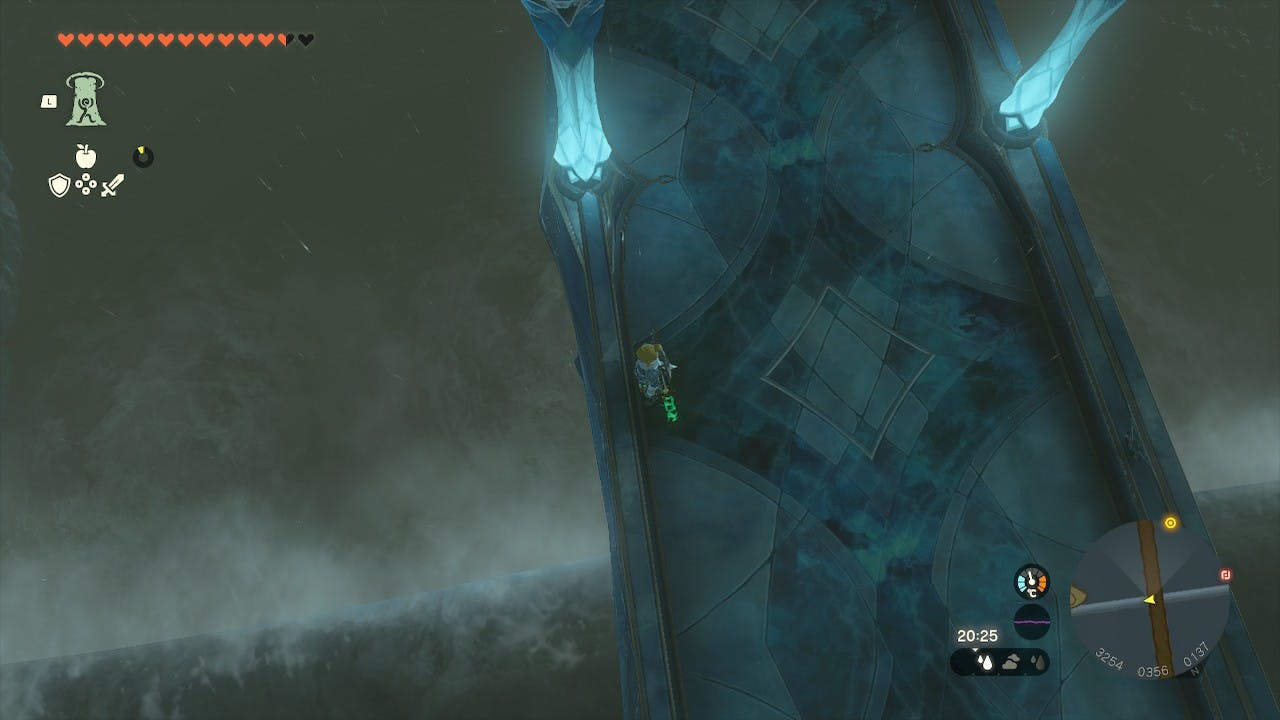This screenshot has height=720, width=1280.
Task: Check the temperature gauge icon
Action: click(x=1031, y=582)
